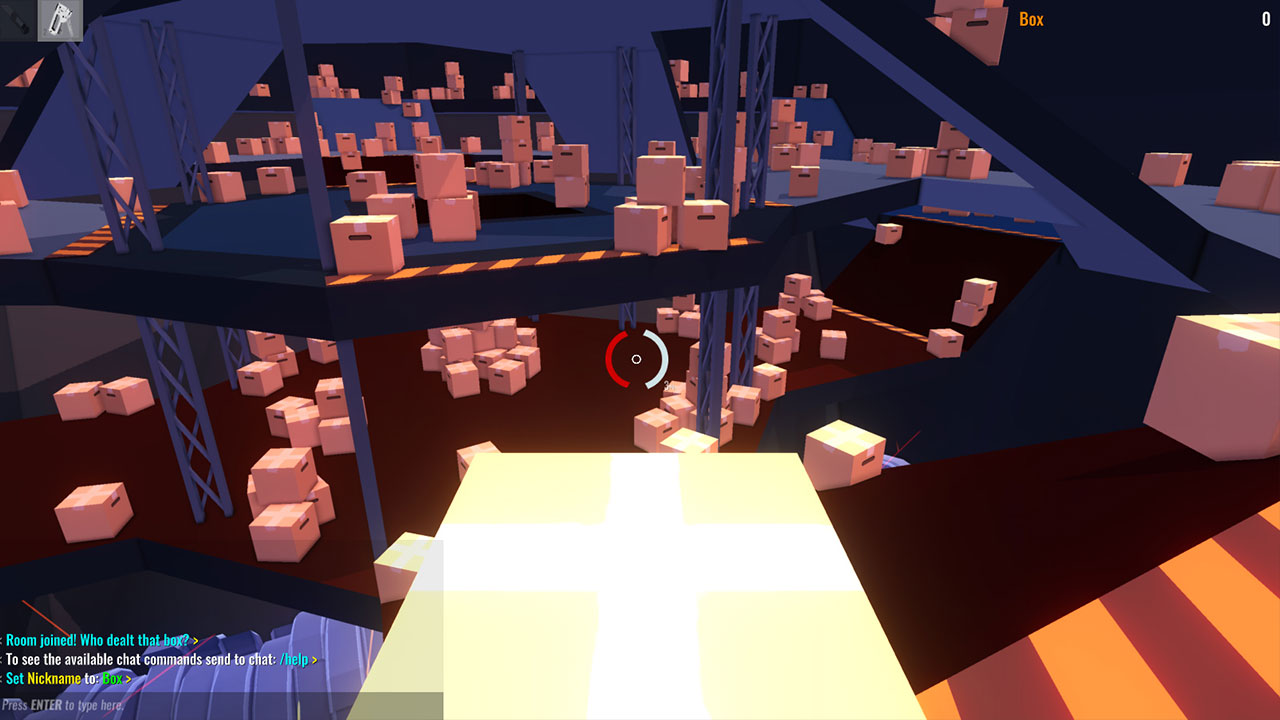This screenshot has width=1280, height=720.
Task: Click the white crosshair dot at screen center
Action: 636,359
